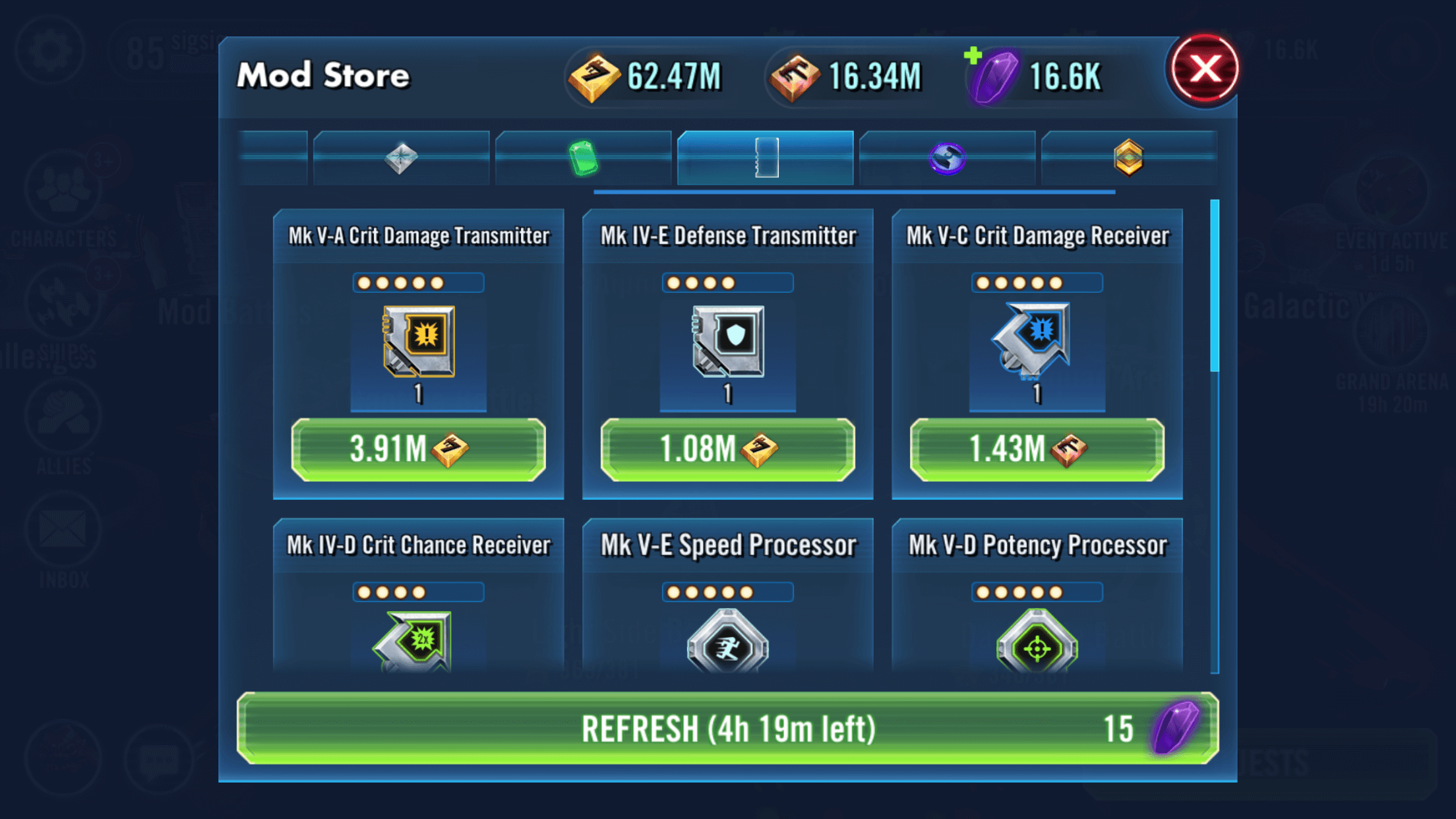Purchase Defense Transmitter for 1.08M

727,450
